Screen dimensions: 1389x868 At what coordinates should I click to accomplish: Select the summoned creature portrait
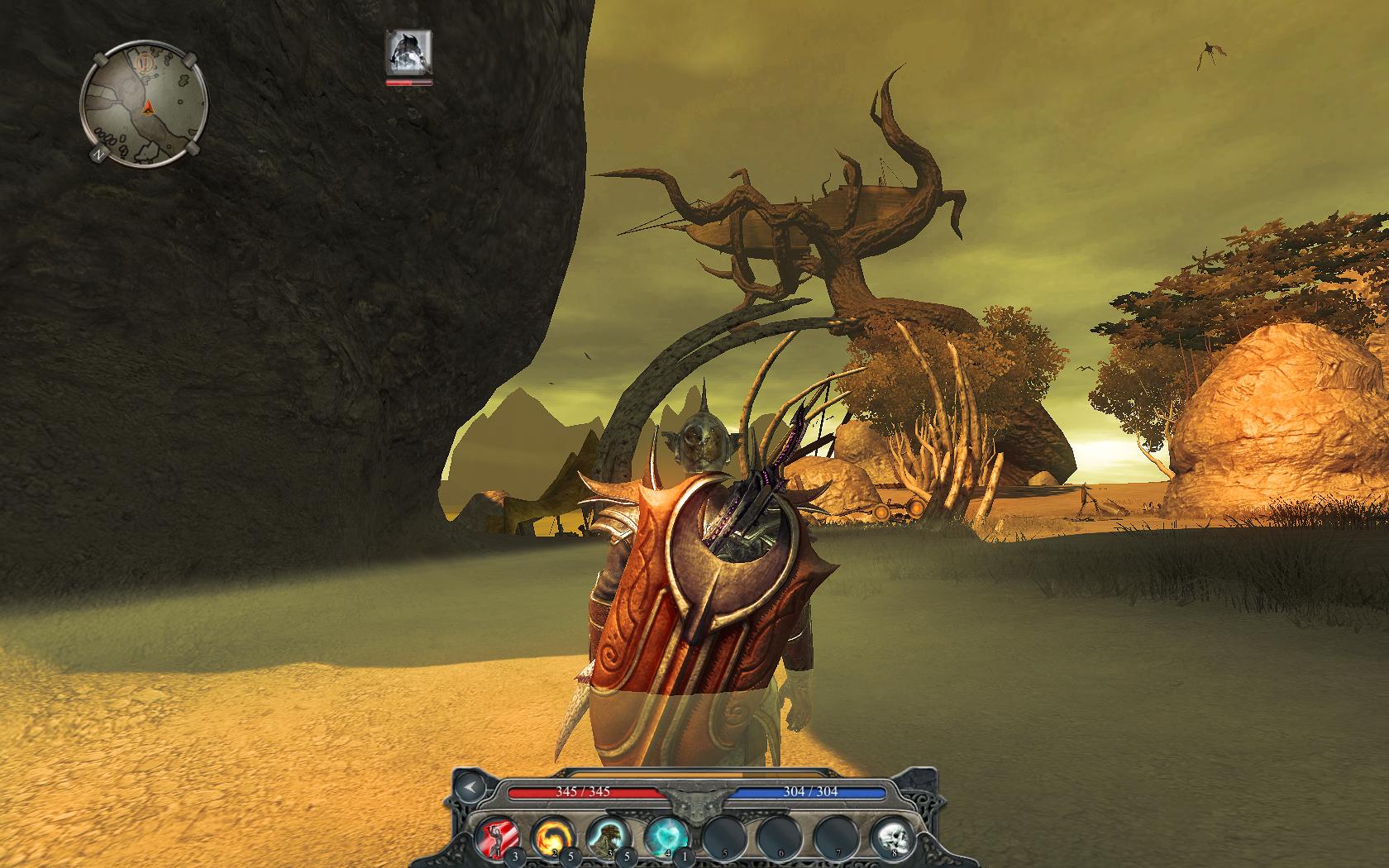(409, 53)
